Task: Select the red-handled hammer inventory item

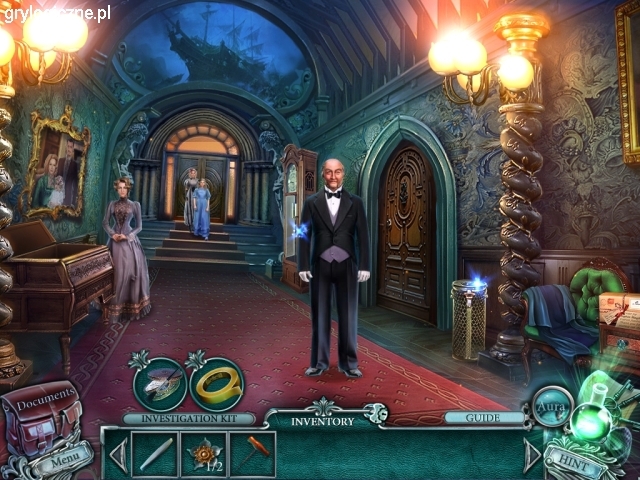Action: click(x=253, y=454)
